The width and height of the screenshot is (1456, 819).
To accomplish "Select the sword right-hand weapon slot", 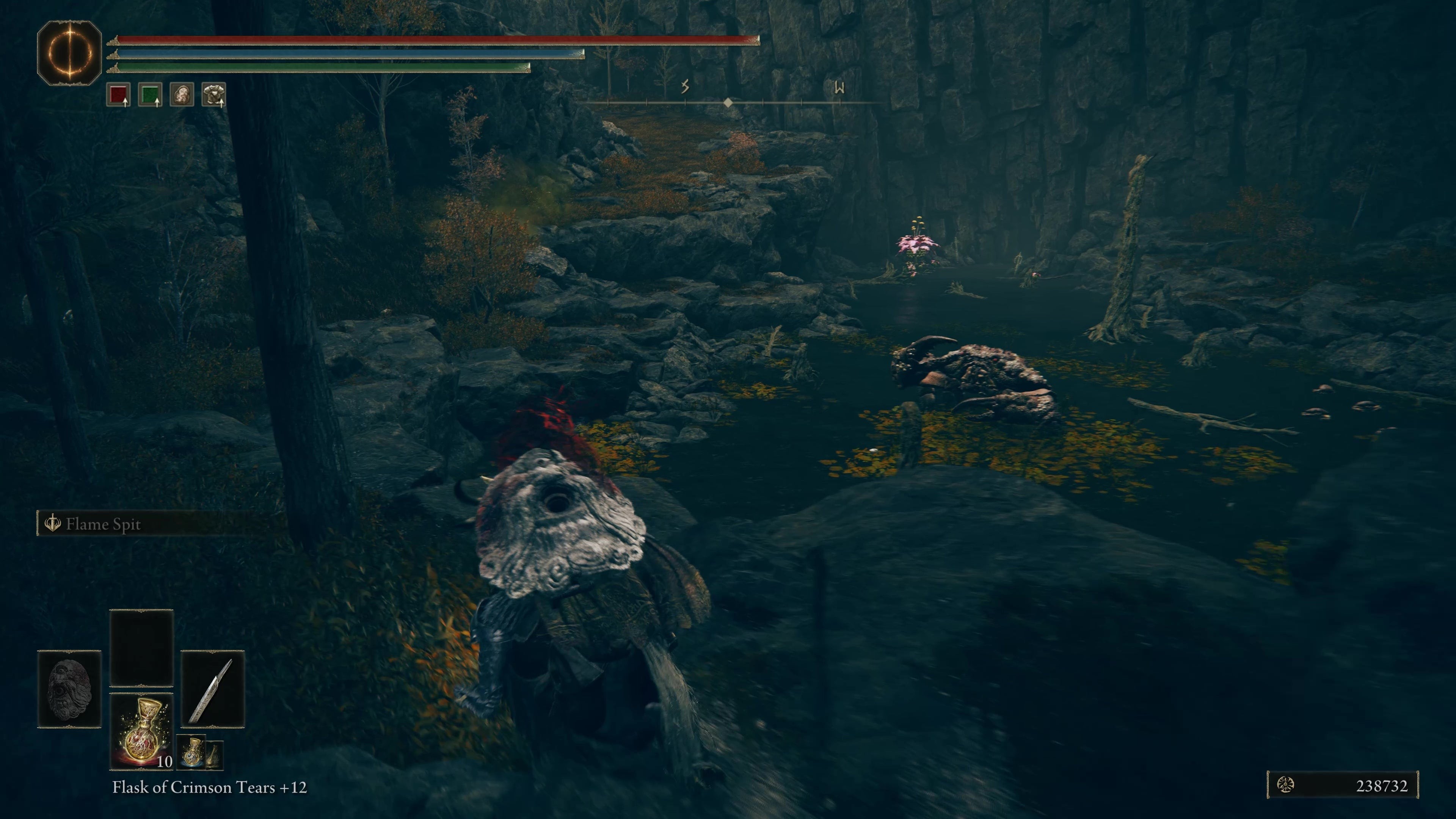I will (x=212, y=689).
